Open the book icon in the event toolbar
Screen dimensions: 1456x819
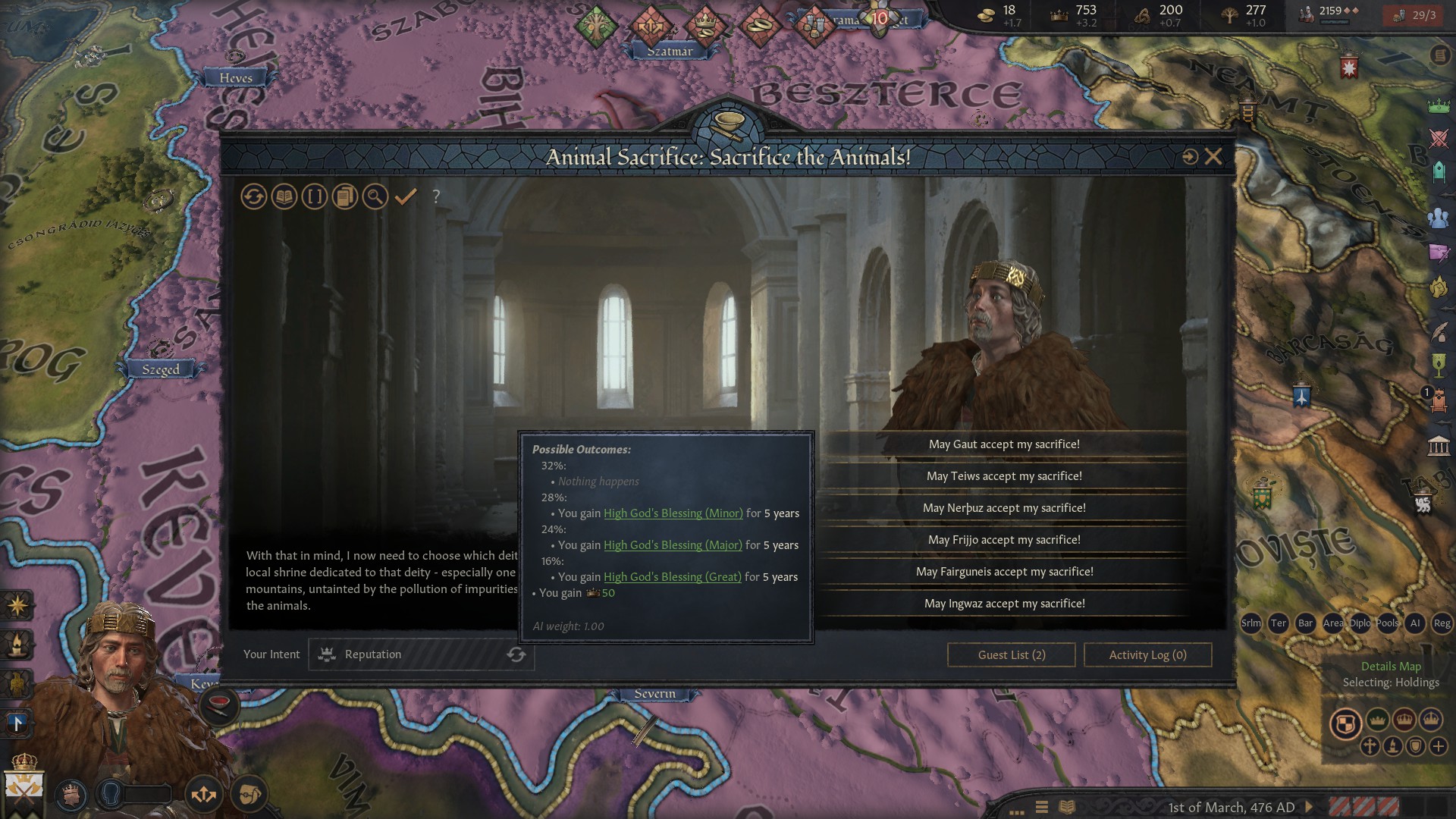[x=284, y=197]
